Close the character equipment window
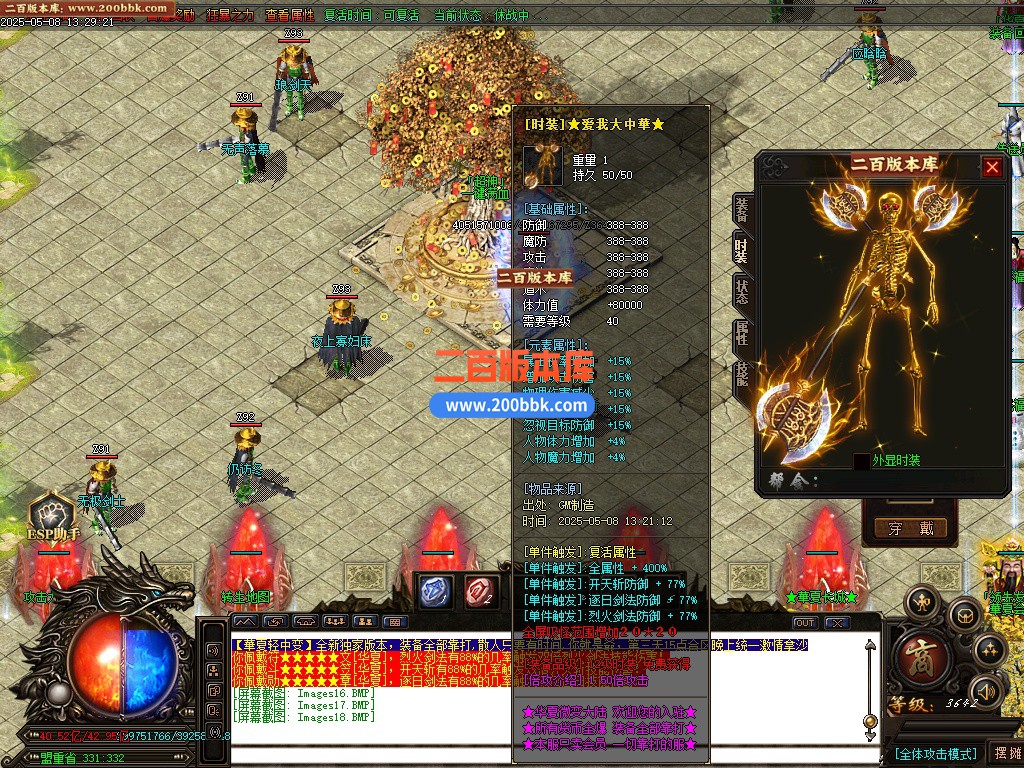1024x768 pixels. pos(992,167)
